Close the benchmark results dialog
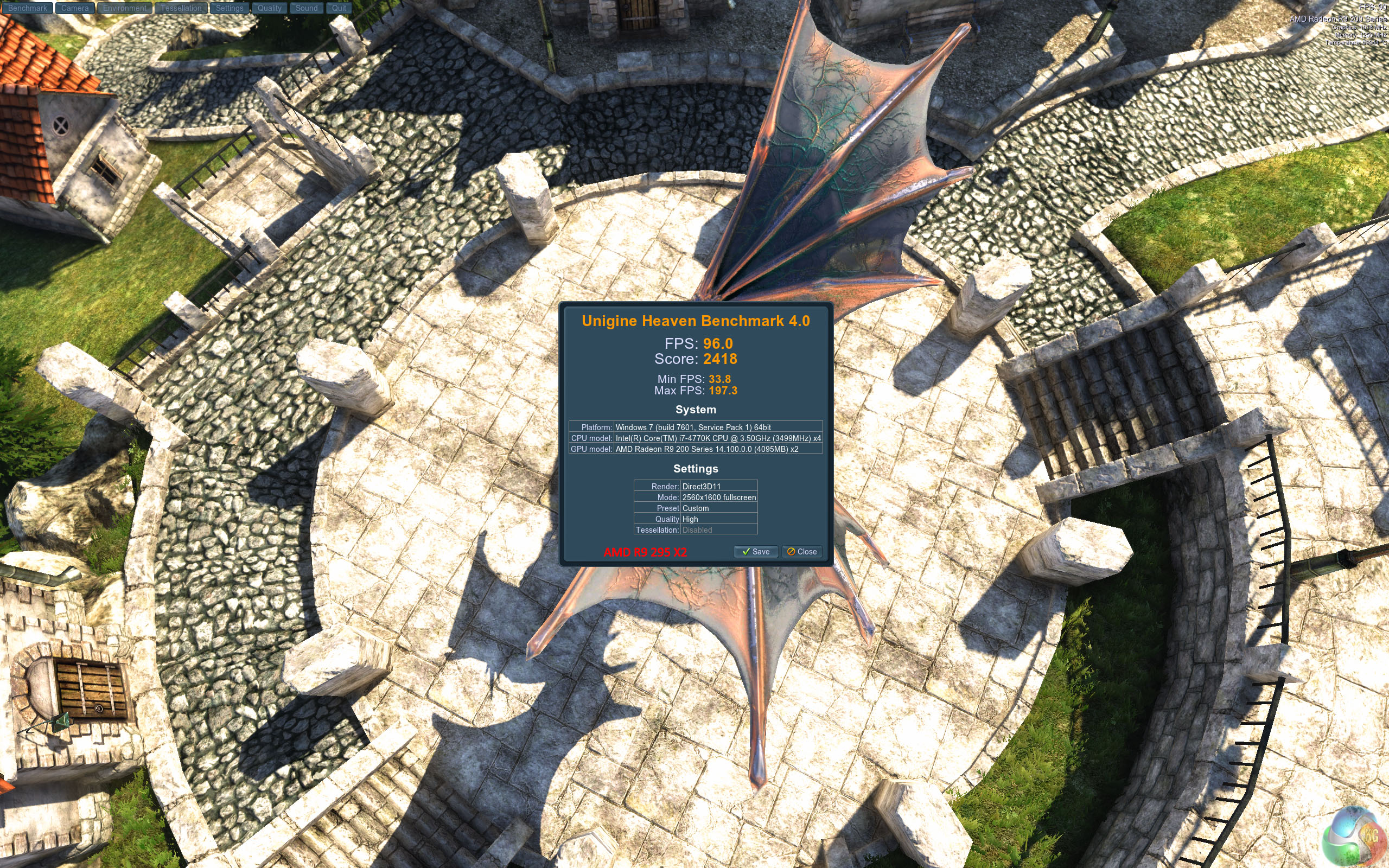Screen dimensions: 1389x868 [x=802, y=552]
